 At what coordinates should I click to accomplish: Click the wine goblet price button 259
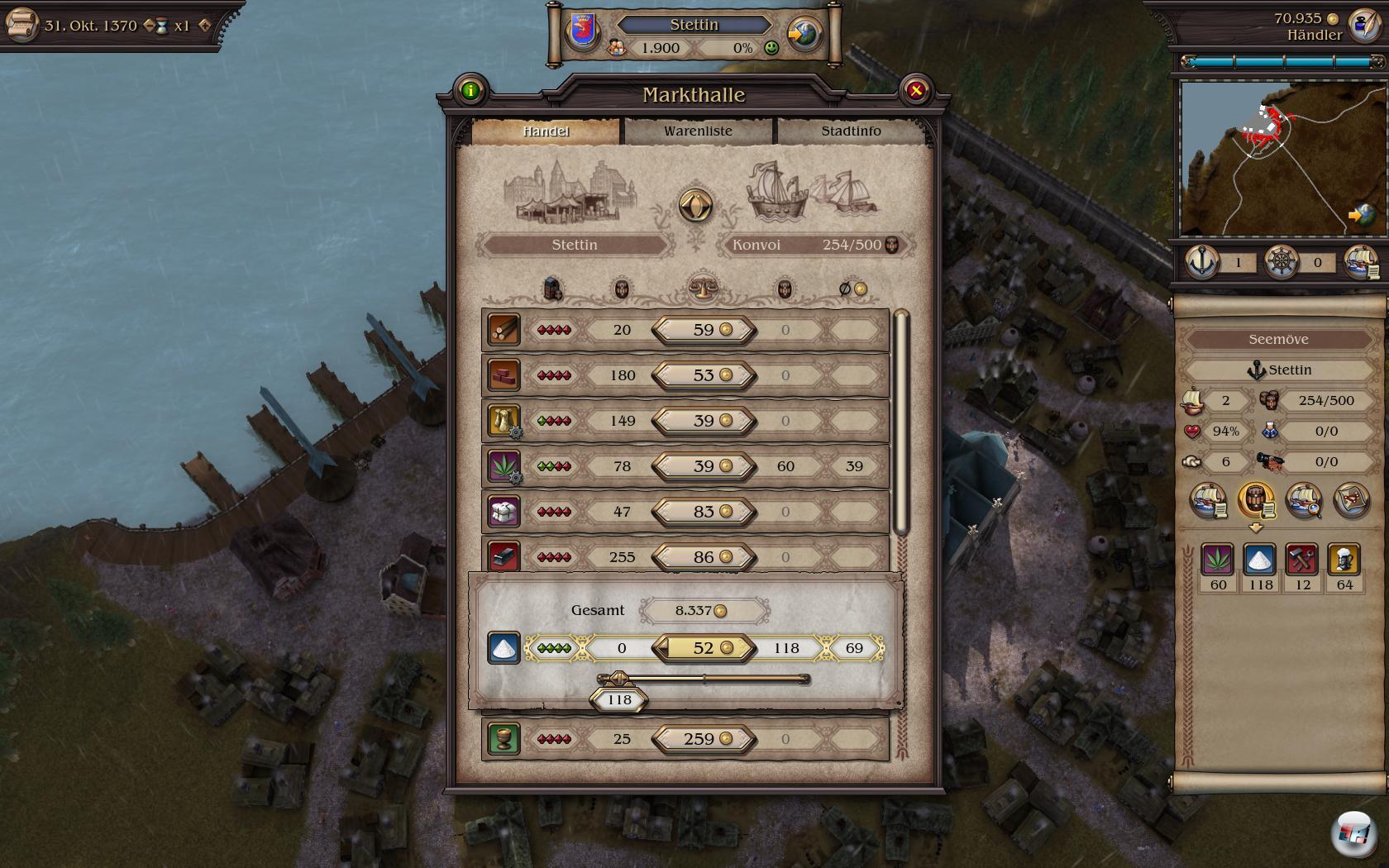(704, 739)
